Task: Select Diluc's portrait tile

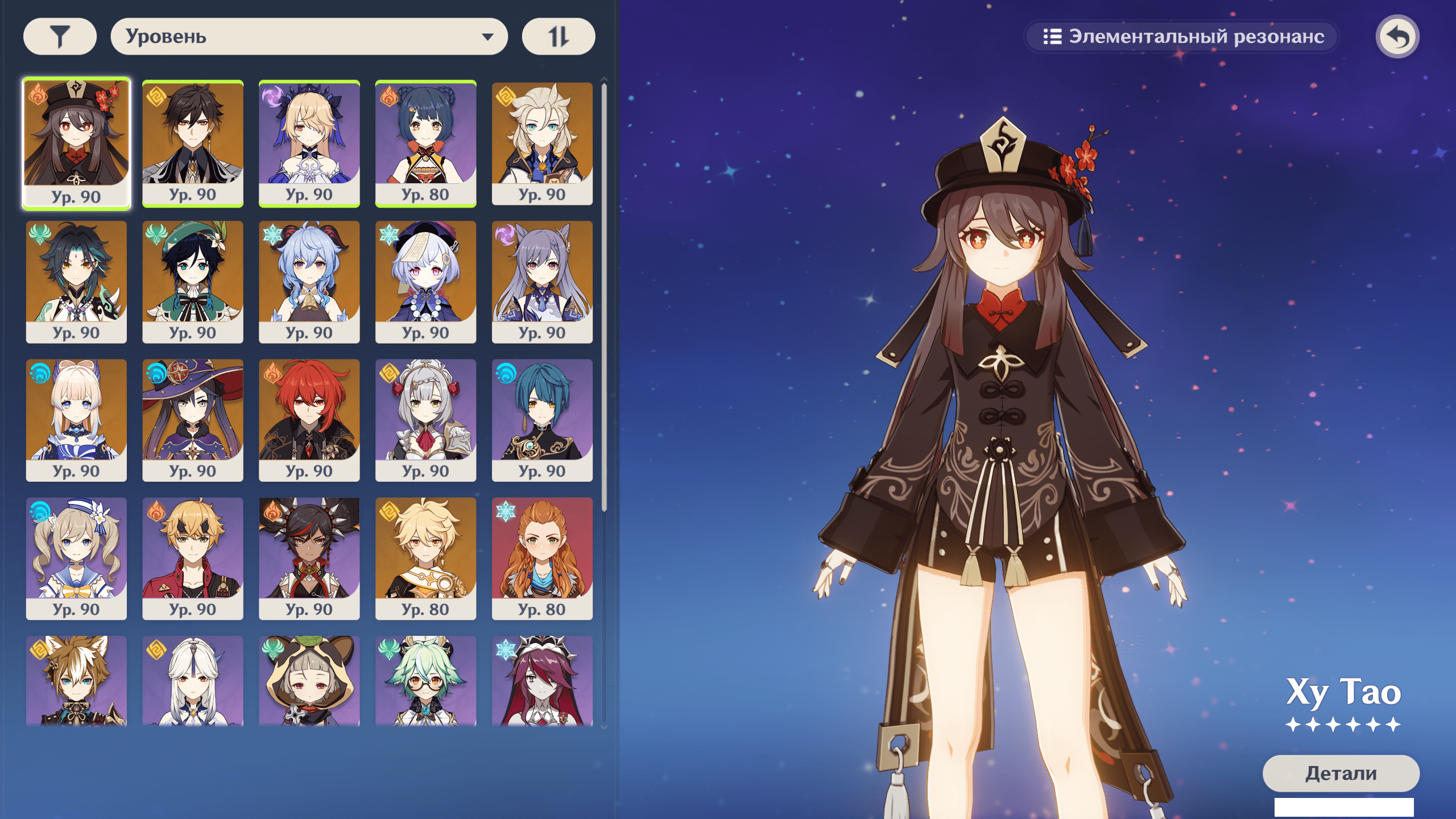Action: [309, 420]
